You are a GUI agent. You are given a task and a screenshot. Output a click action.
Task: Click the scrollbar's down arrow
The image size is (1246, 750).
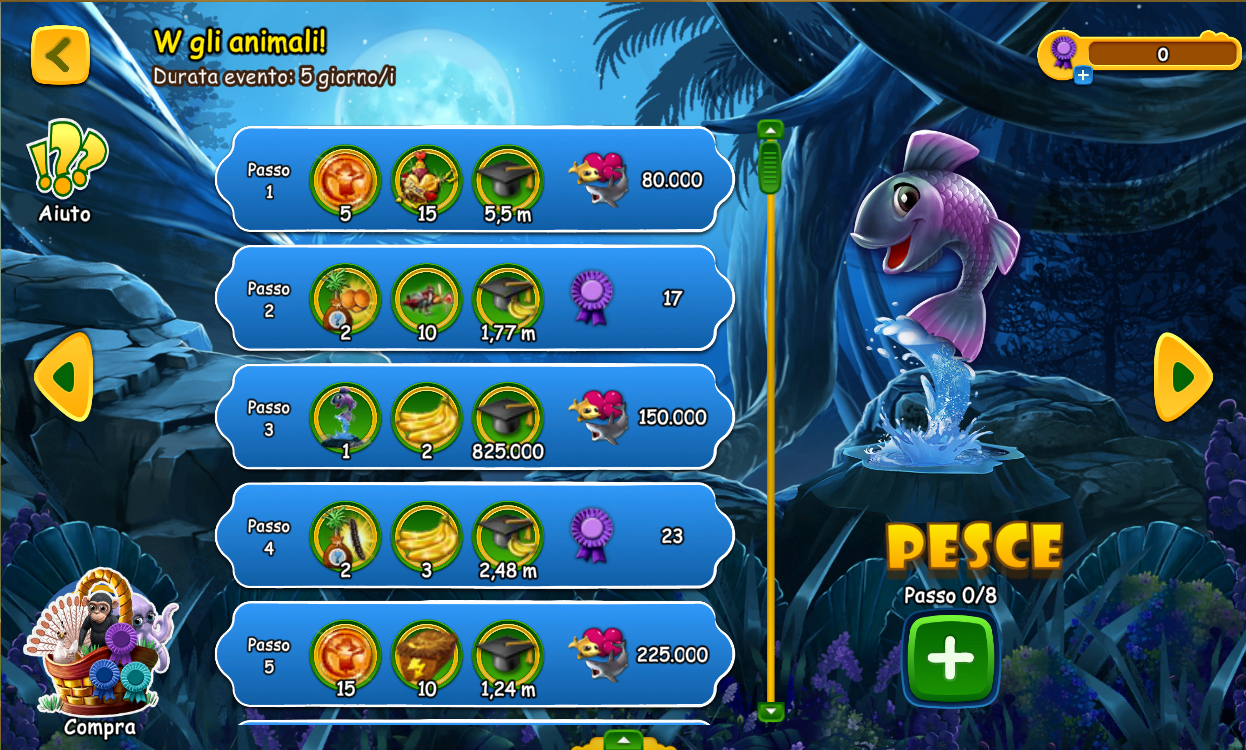(770, 711)
